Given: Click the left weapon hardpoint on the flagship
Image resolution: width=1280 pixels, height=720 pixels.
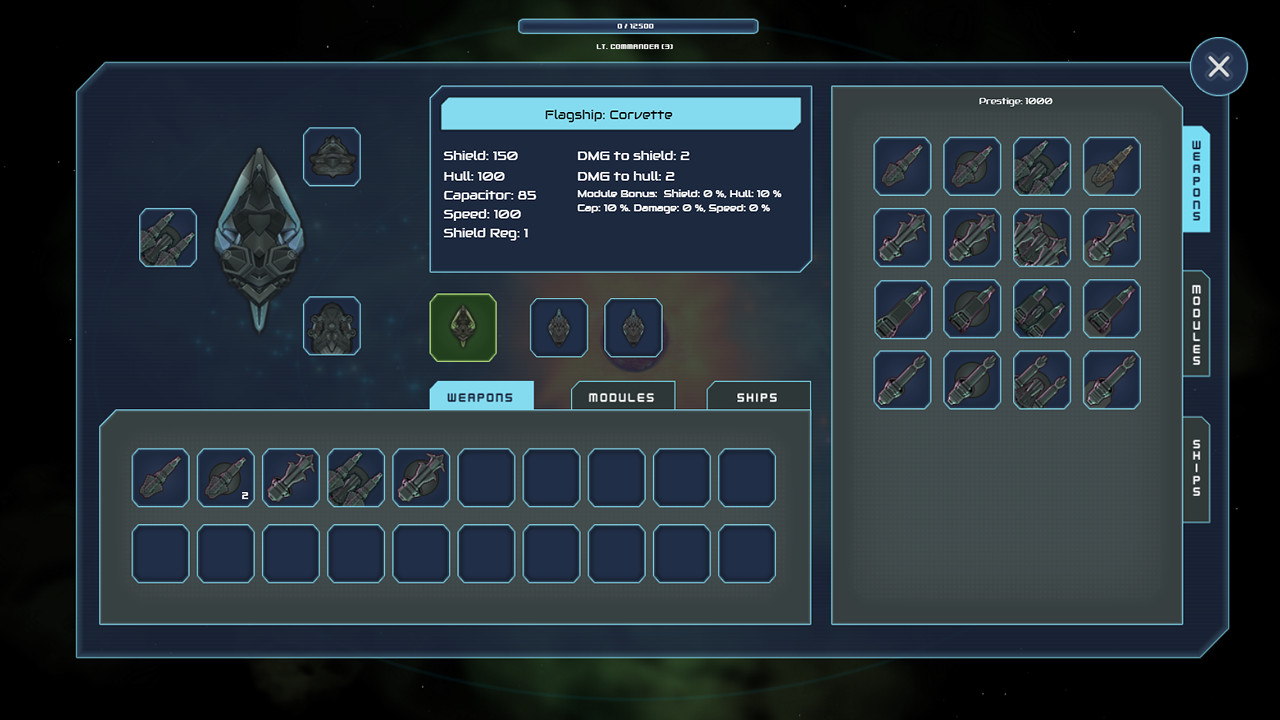Looking at the screenshot, I should (x=167, y=239).
